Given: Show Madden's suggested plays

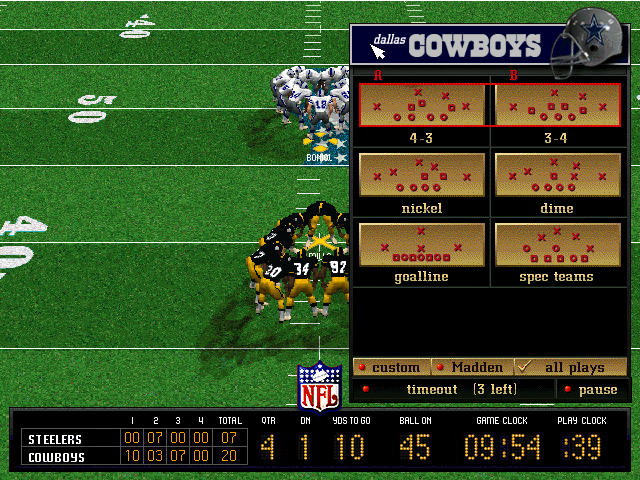Looking at the screenshot, I should 472,367.
